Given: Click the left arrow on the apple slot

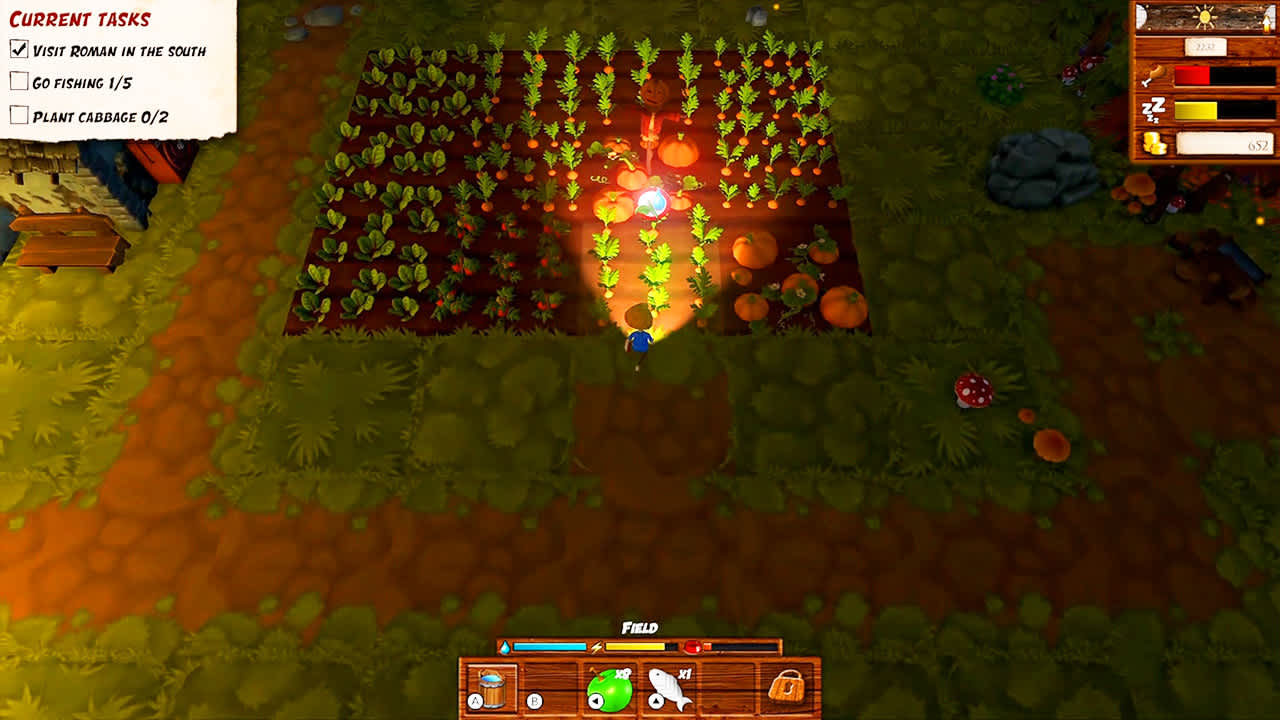Looking at the screenshot, I should tap(597, 701).
